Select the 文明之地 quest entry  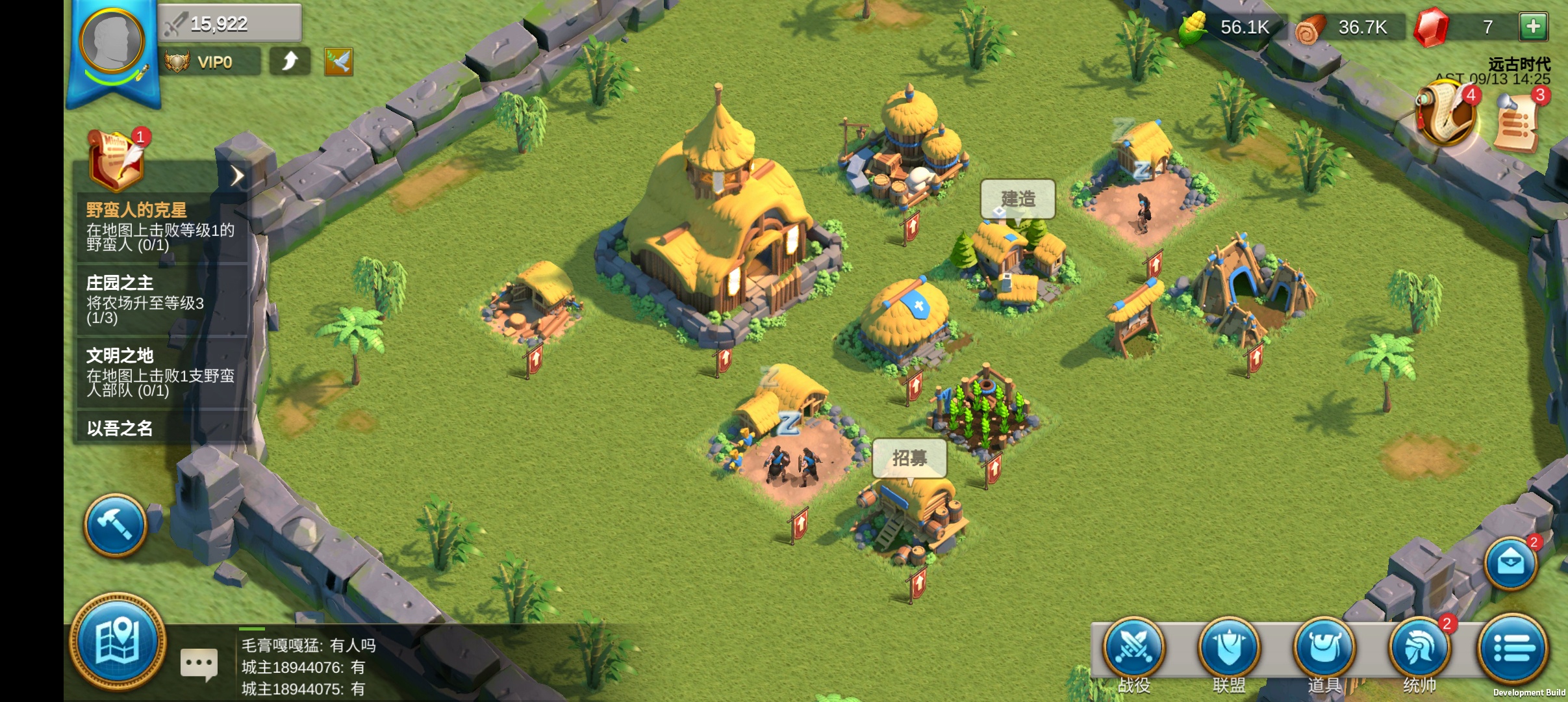pos(160,372)
